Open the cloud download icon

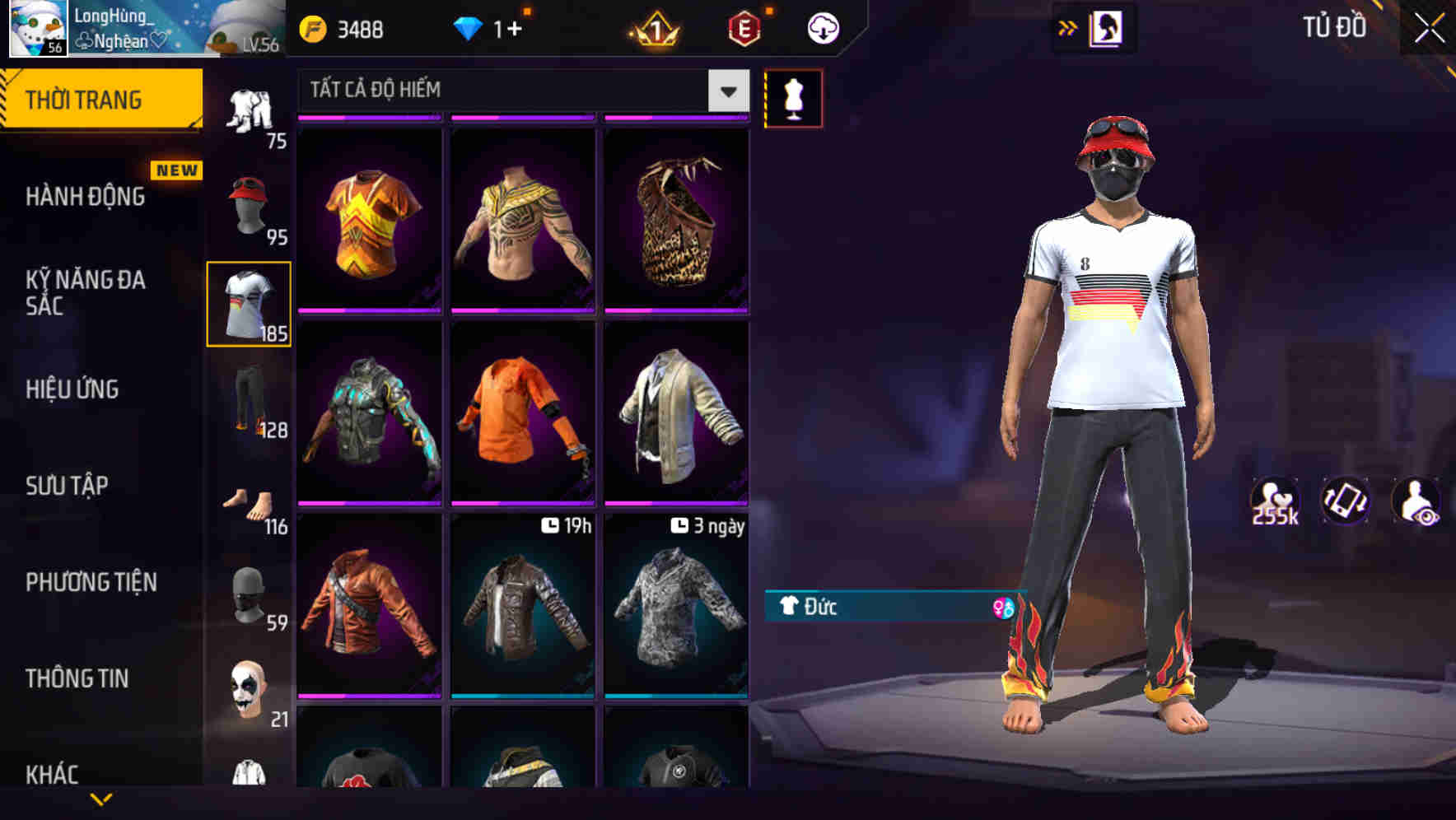click(822, 27)
